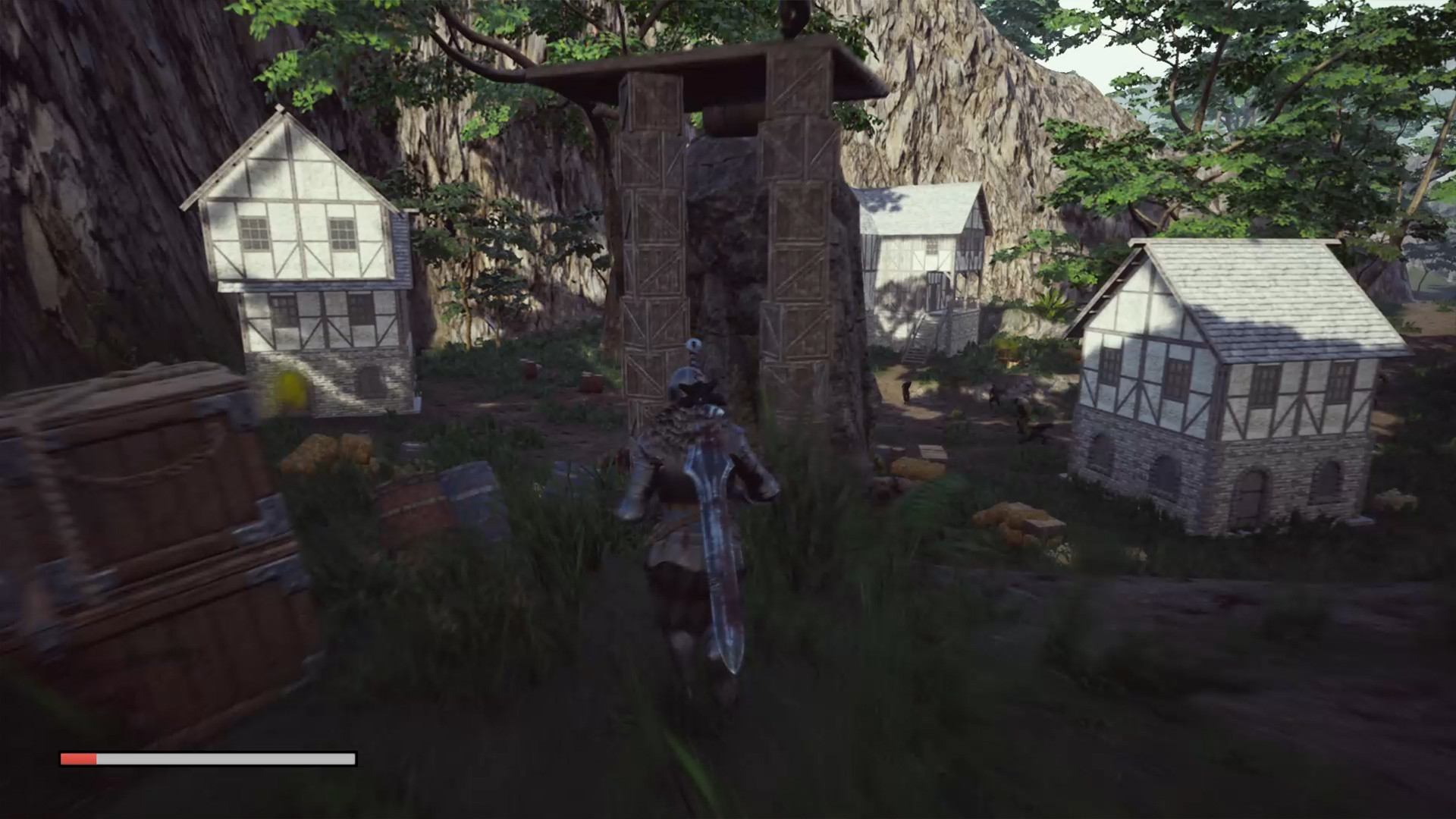This screenshot has width=1456, height=819.
Task: Select the yellow object on the left house wall
Action: click(x=290, y=388)
